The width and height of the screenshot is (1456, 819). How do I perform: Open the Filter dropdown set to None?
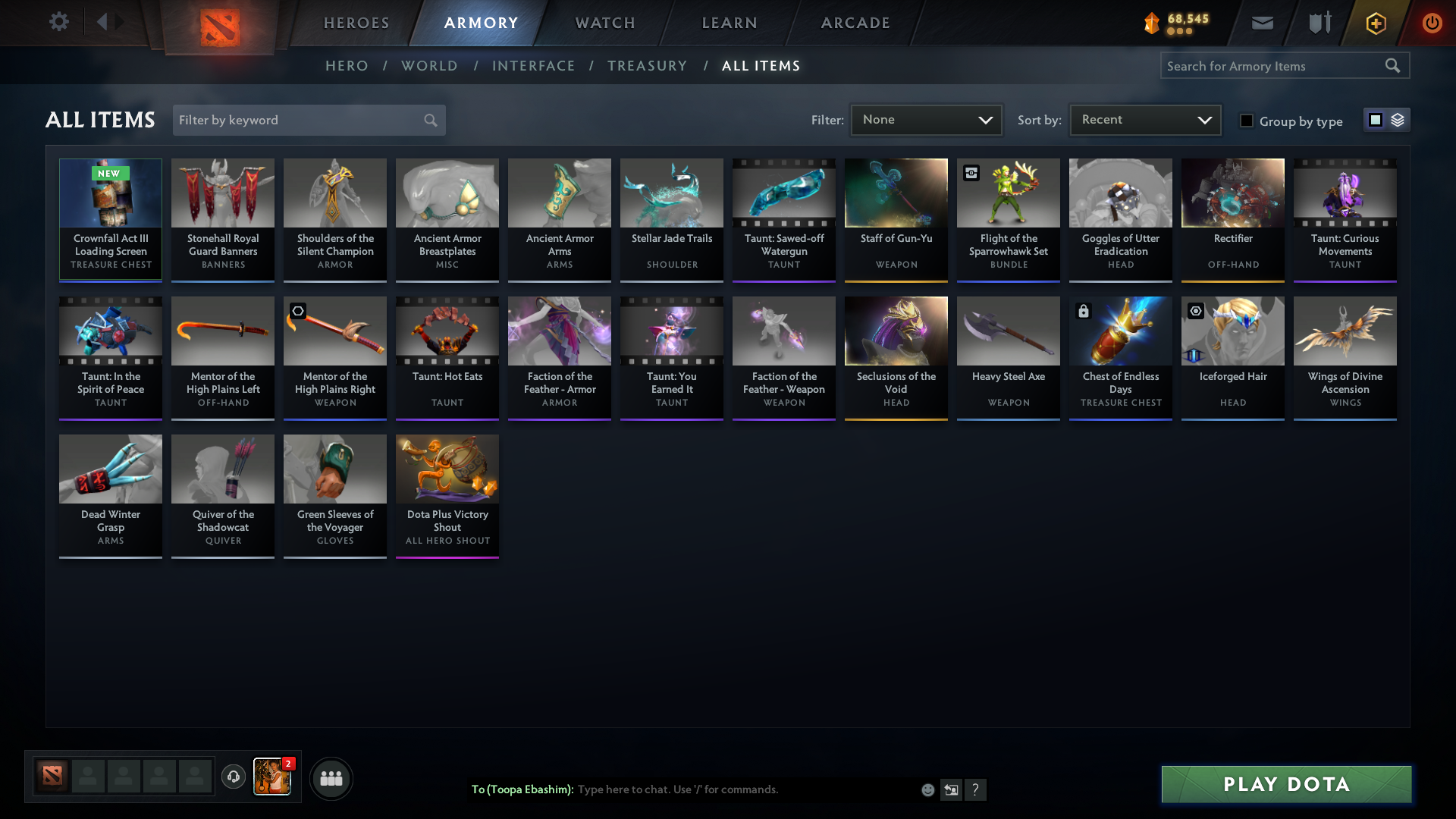926,119
